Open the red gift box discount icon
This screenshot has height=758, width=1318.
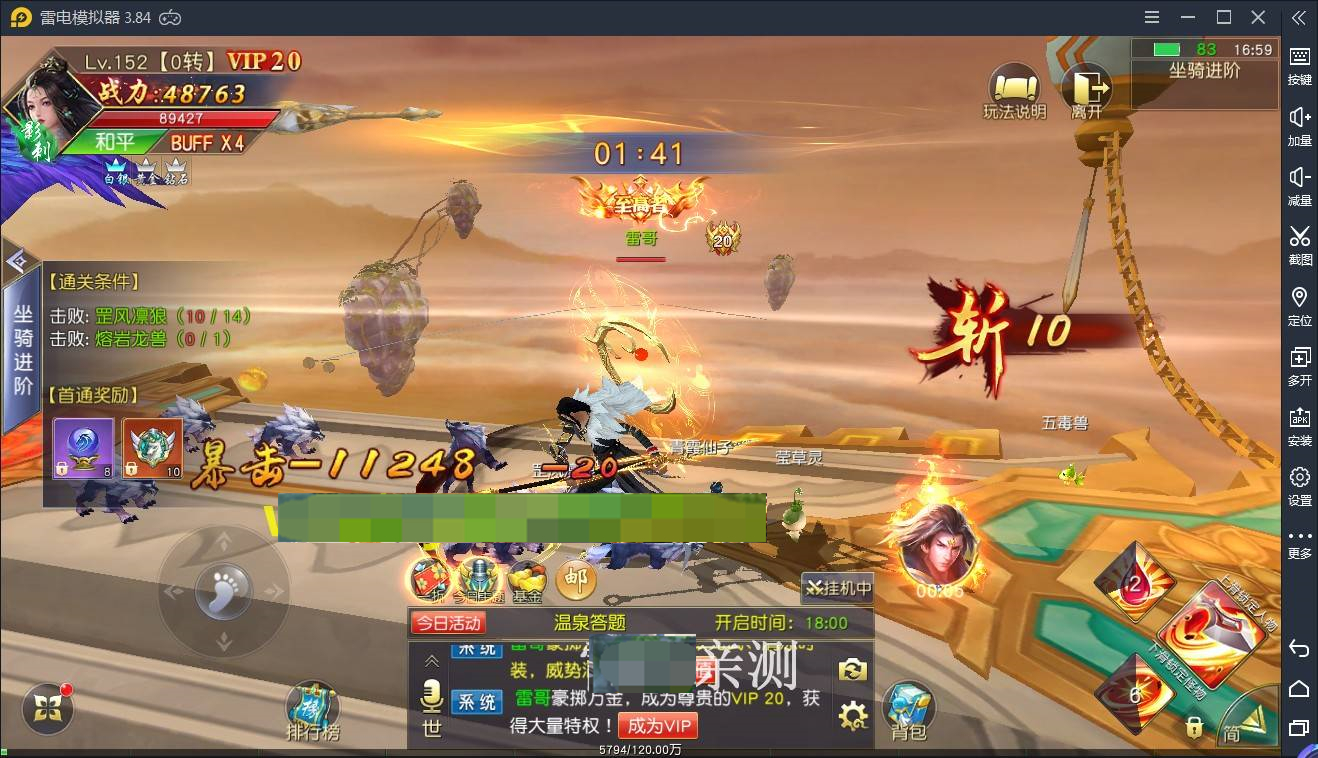[428, 580]
